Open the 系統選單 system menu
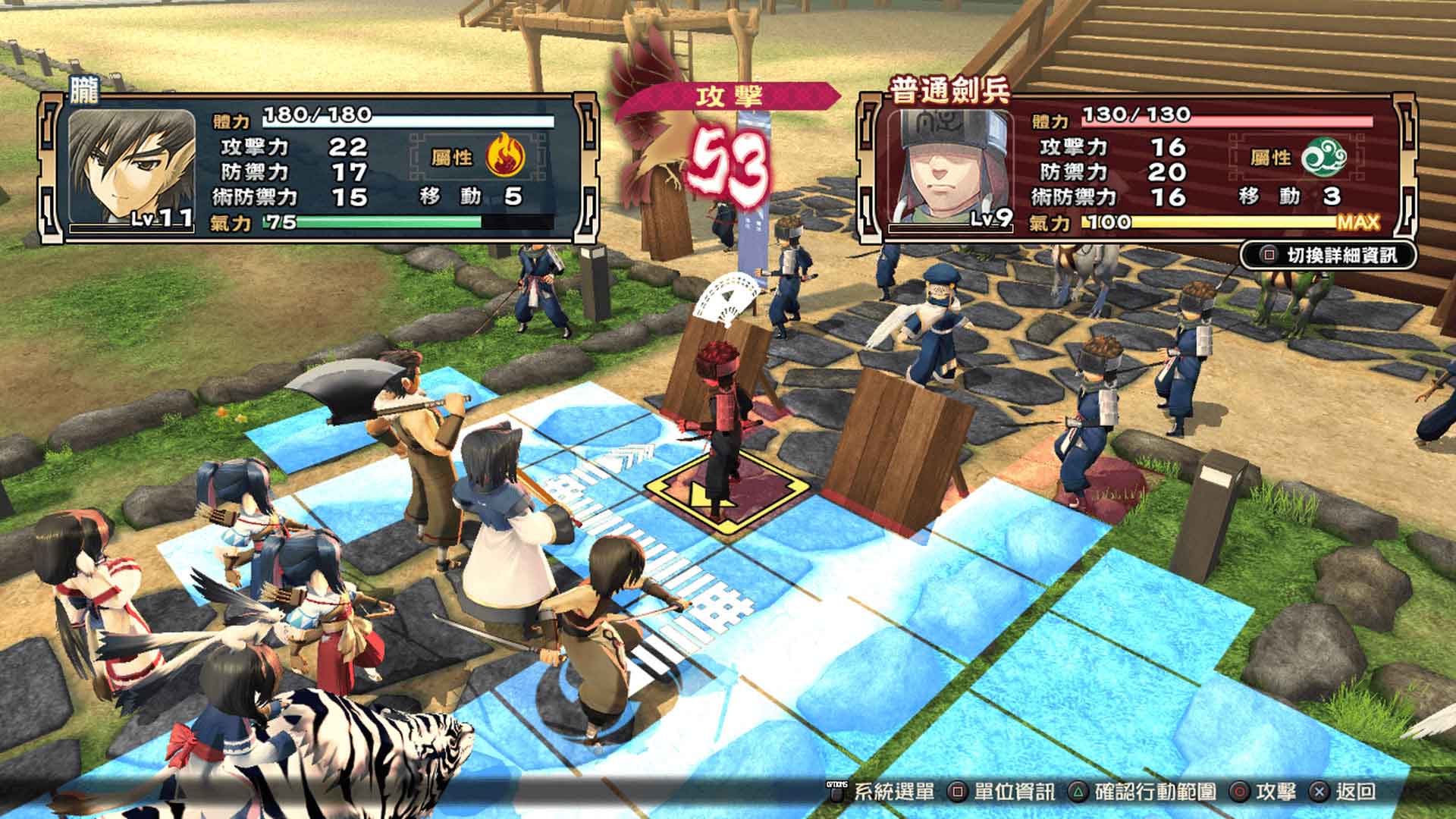 [895, 793]
